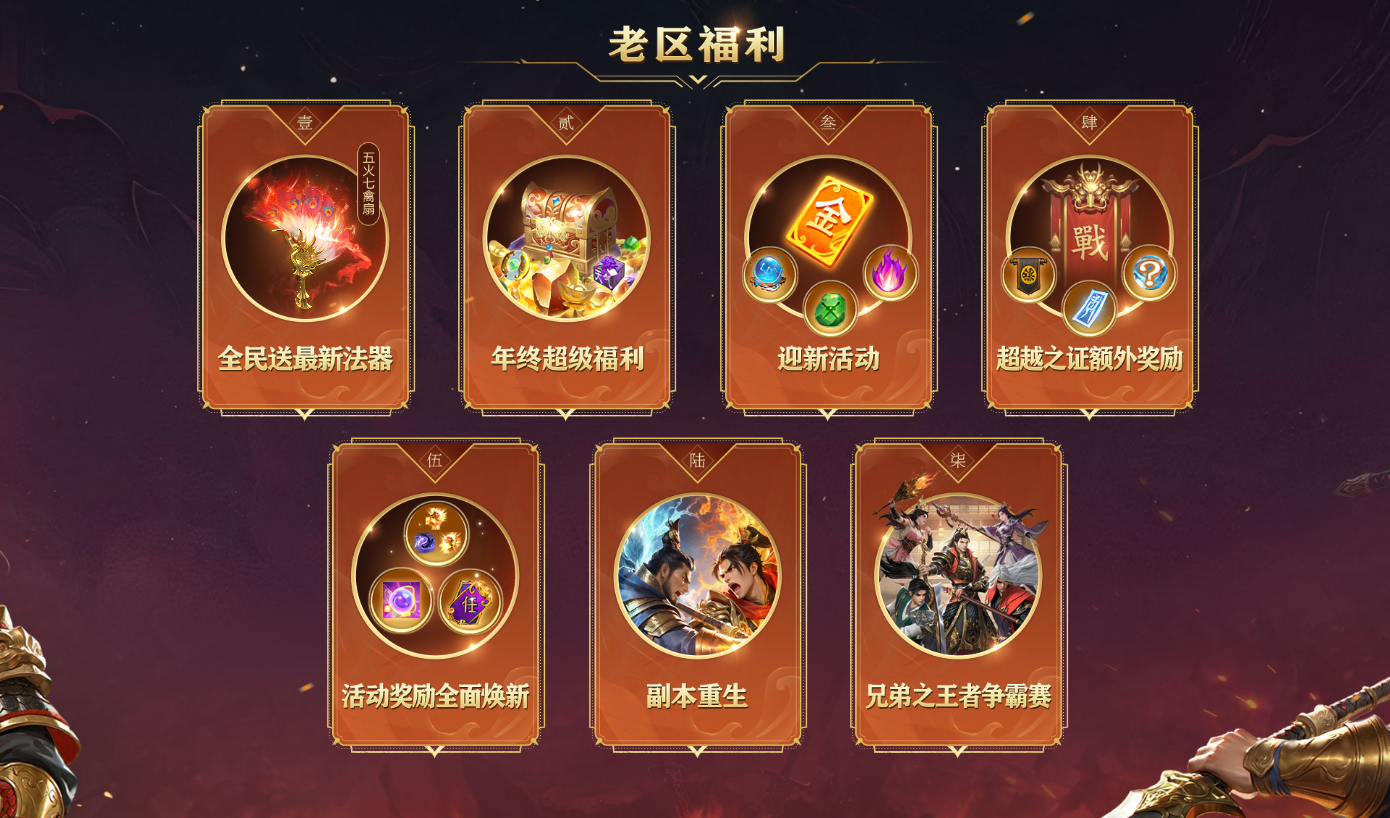The width and height of the screenshot is (1390, 818).
Task: Open the 全民送最新法器 card
Action: (305, 258)
